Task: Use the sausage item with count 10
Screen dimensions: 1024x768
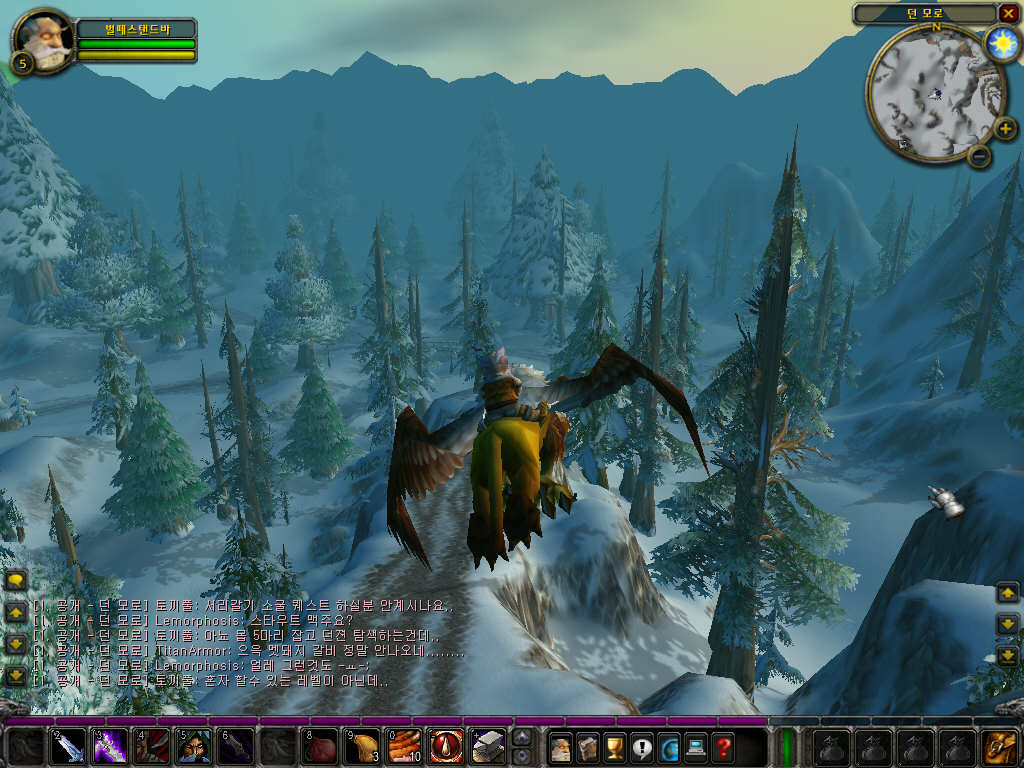Action: (404, 747)
